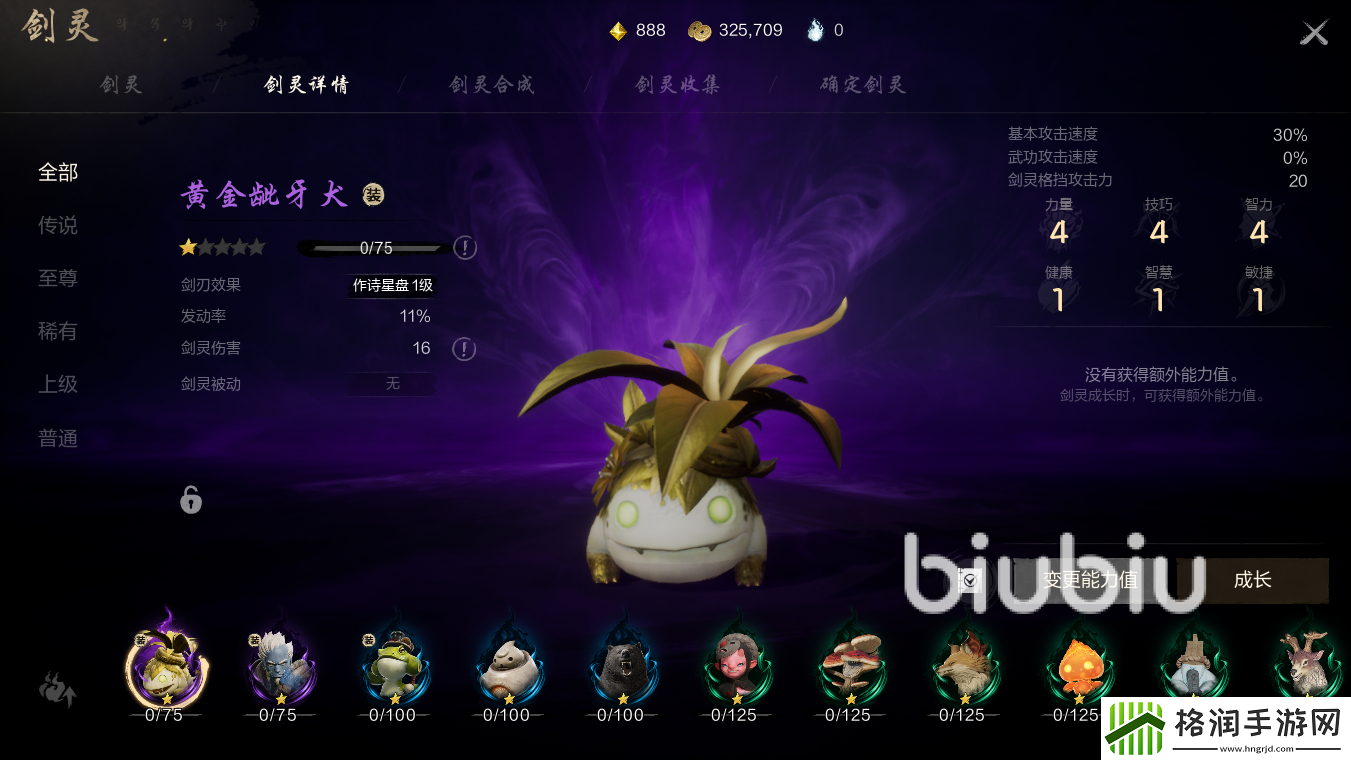This screenshot has height=760, width=1351.
Task: Click the gold ingot currency icon showing 888
Action: point(614,29)
